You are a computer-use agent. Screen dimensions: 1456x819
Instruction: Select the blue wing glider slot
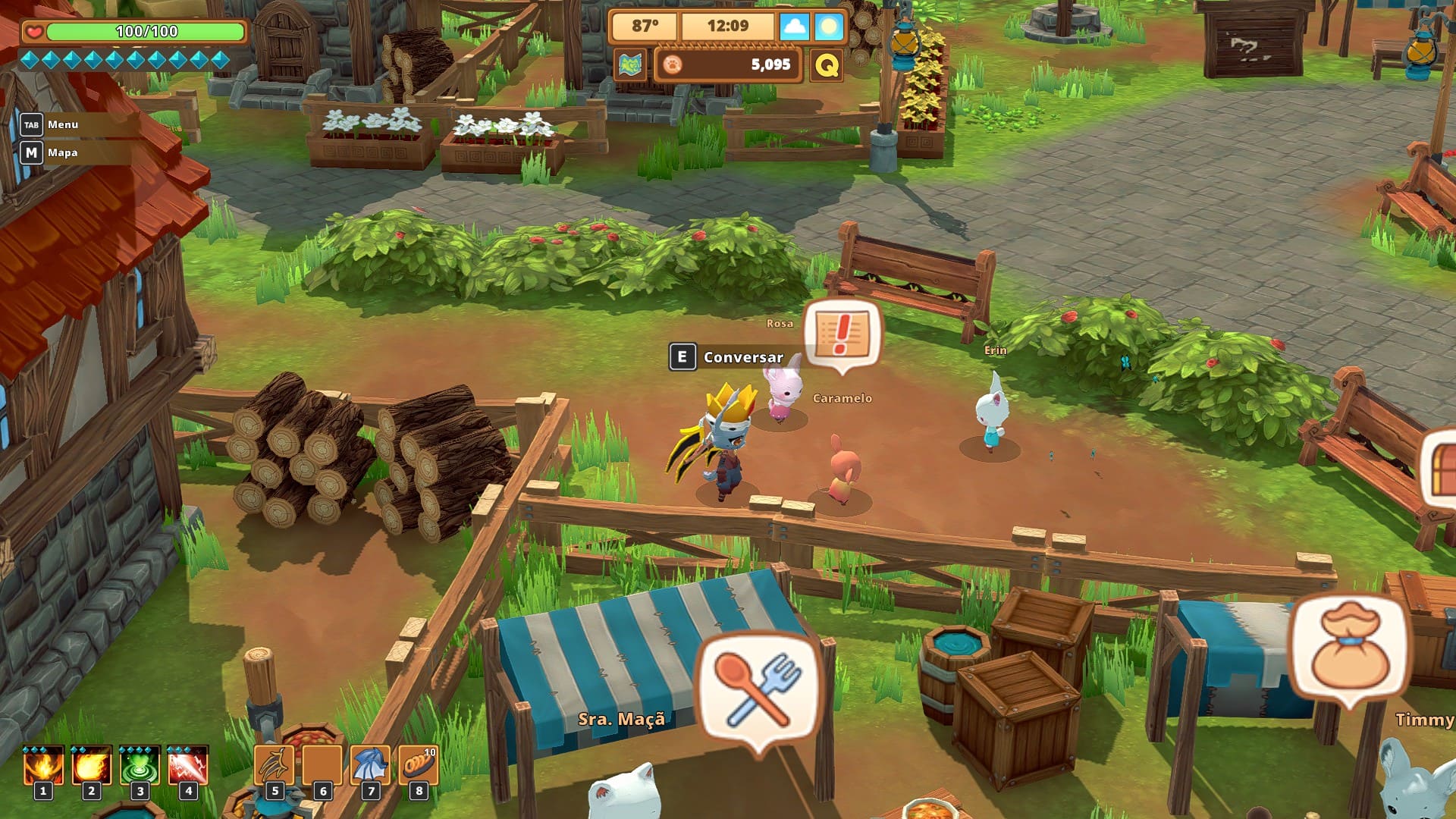coord(370,766)
